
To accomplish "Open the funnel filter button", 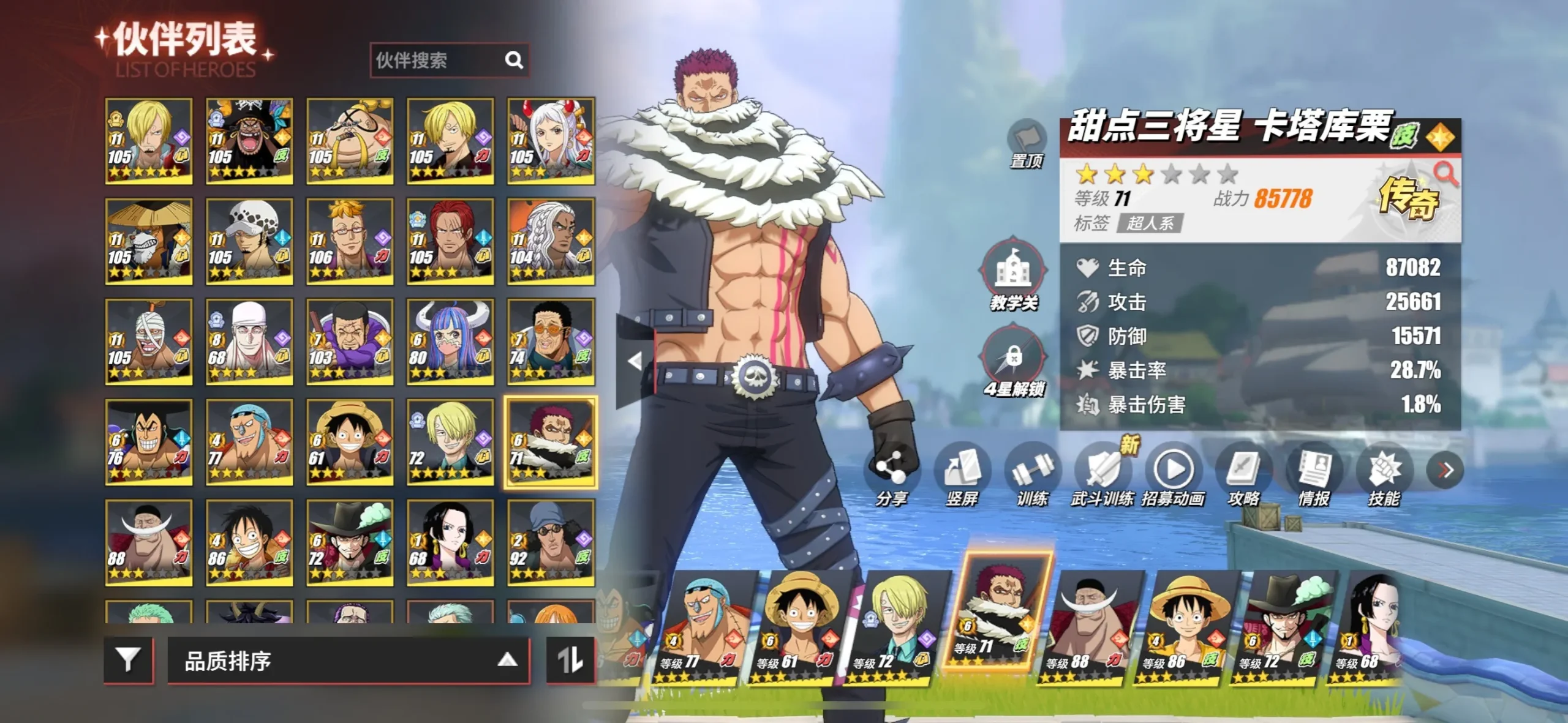I will point(128,660).
